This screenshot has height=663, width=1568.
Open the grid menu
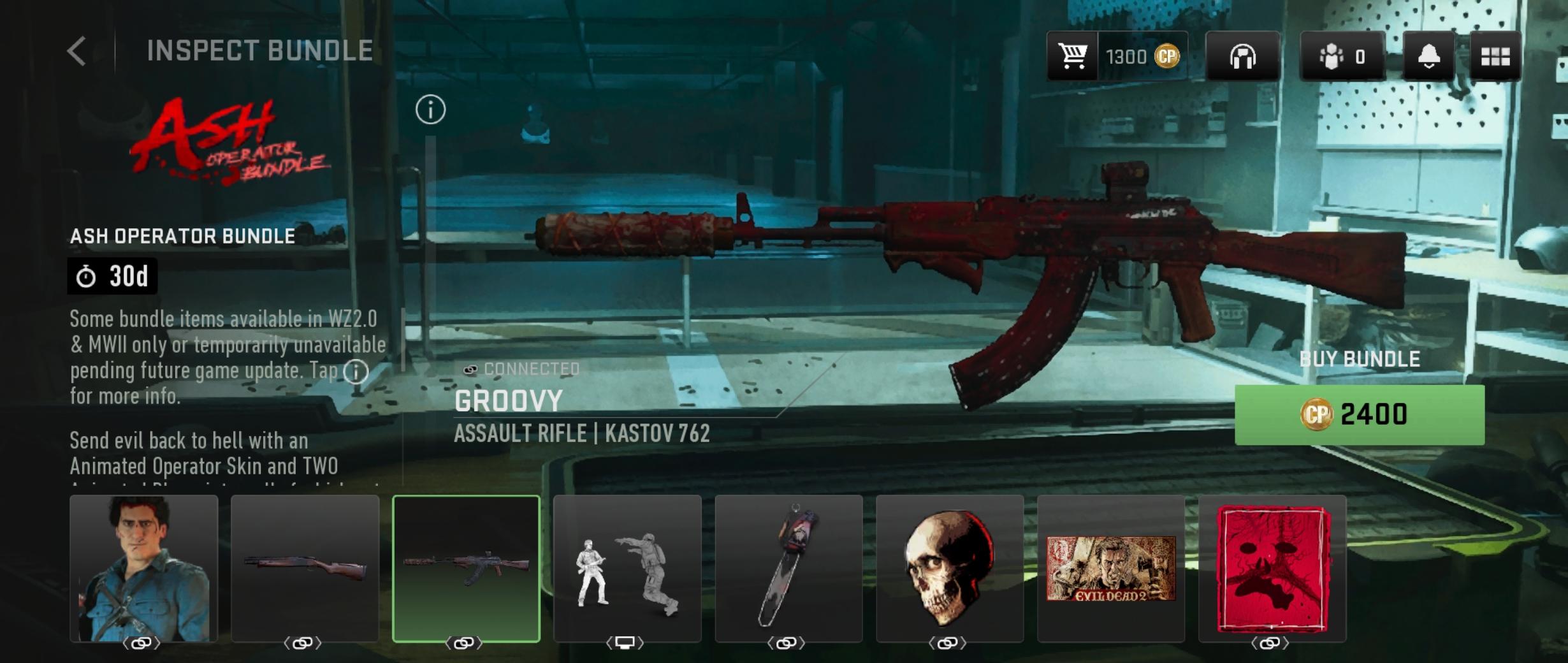coord(1495,57)
